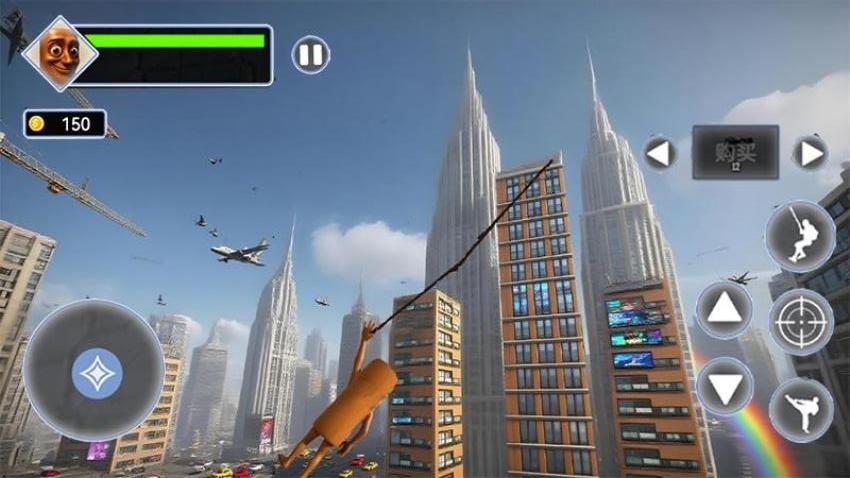Tap the down arrow button
Screen dimensions: 850x478
coord(724,385)
